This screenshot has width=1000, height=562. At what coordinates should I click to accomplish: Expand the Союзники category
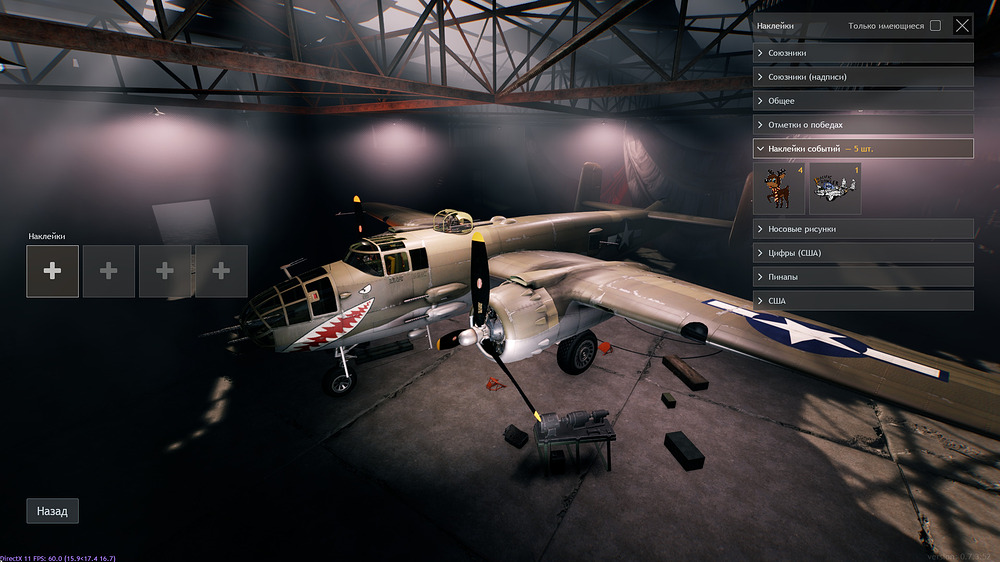(862, 52)
